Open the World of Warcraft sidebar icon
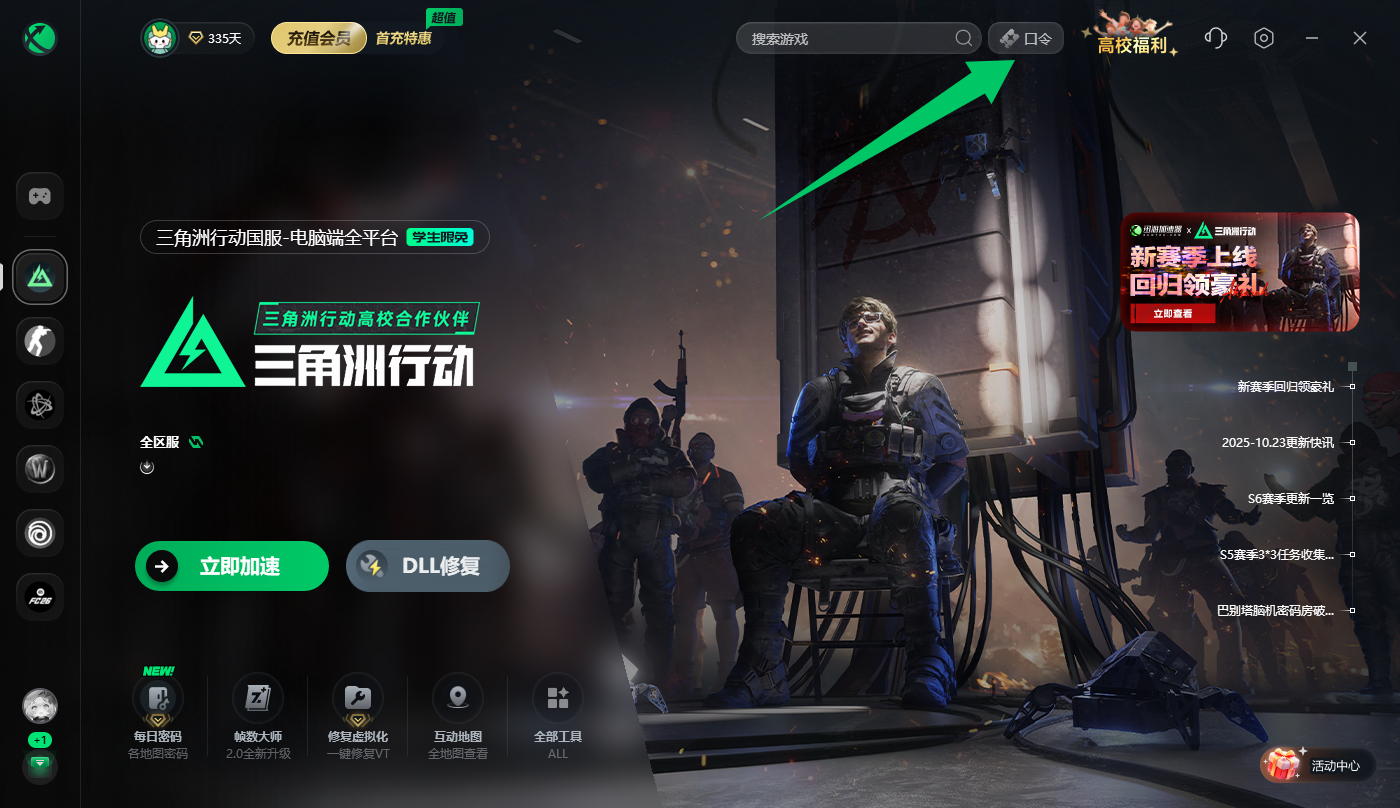 tap(40, 469)
